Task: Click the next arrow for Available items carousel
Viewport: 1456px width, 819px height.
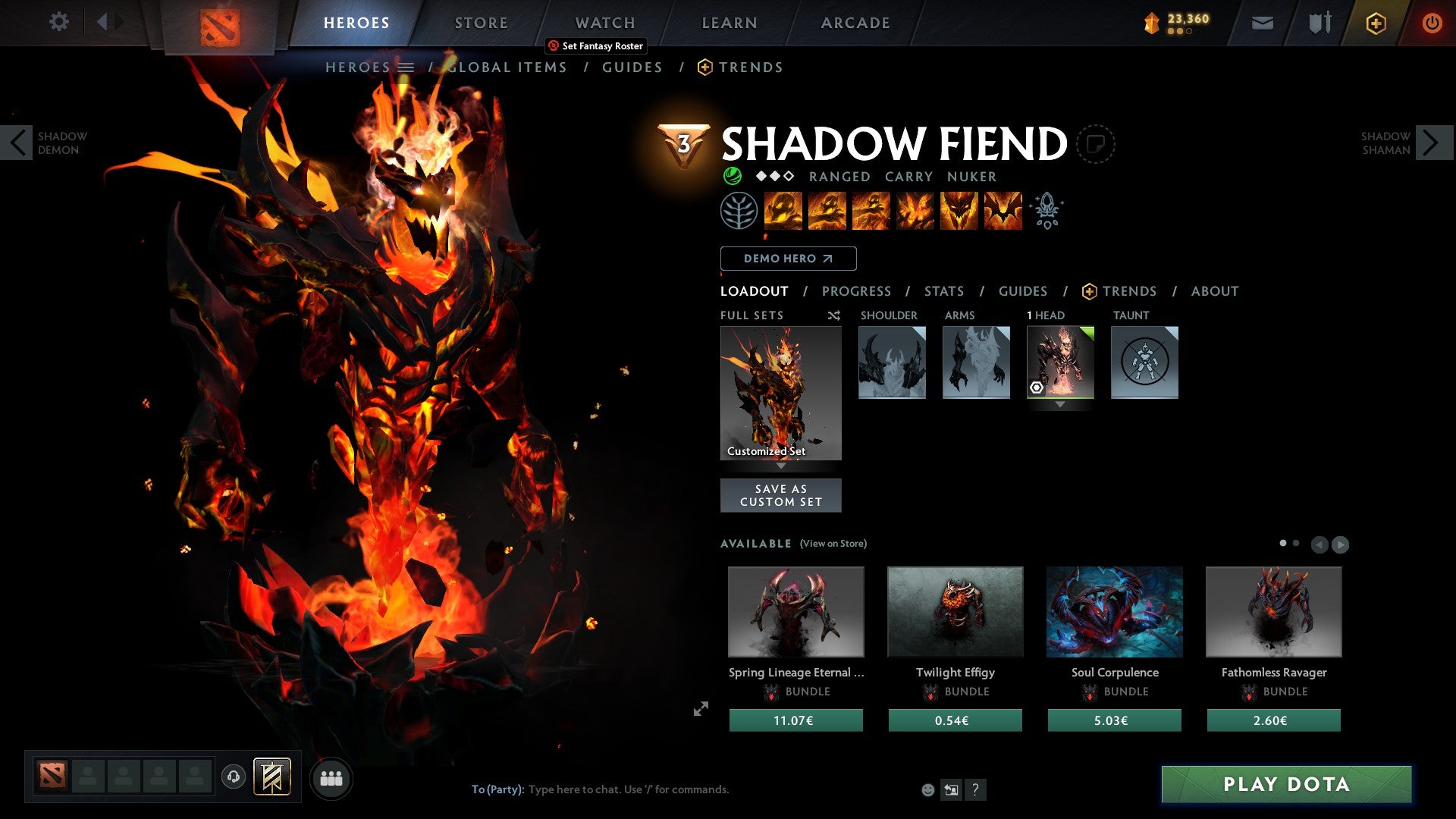Action: (x=1341, y=544)
